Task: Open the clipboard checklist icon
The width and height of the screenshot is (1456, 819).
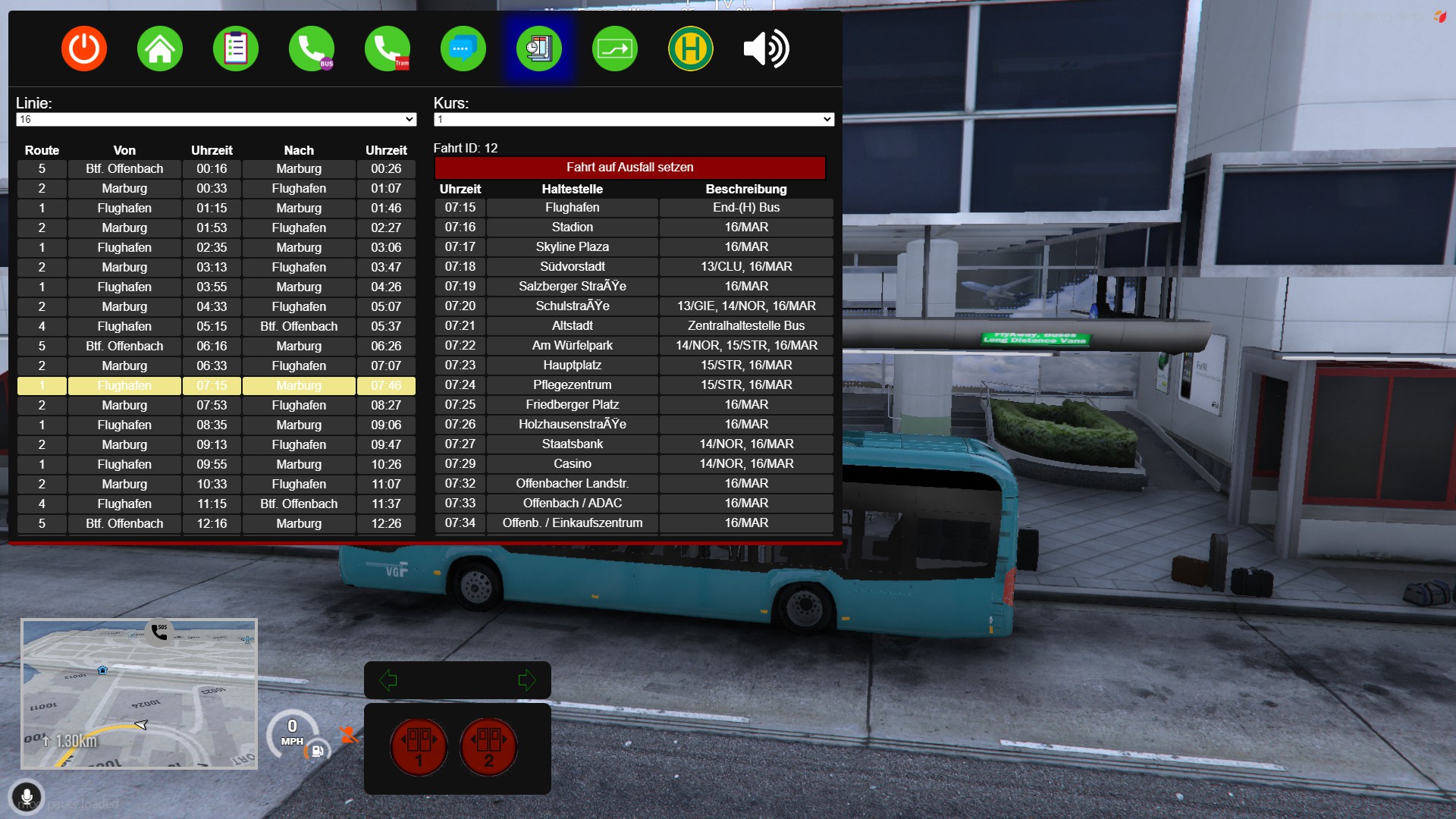Action: [236, 49]
